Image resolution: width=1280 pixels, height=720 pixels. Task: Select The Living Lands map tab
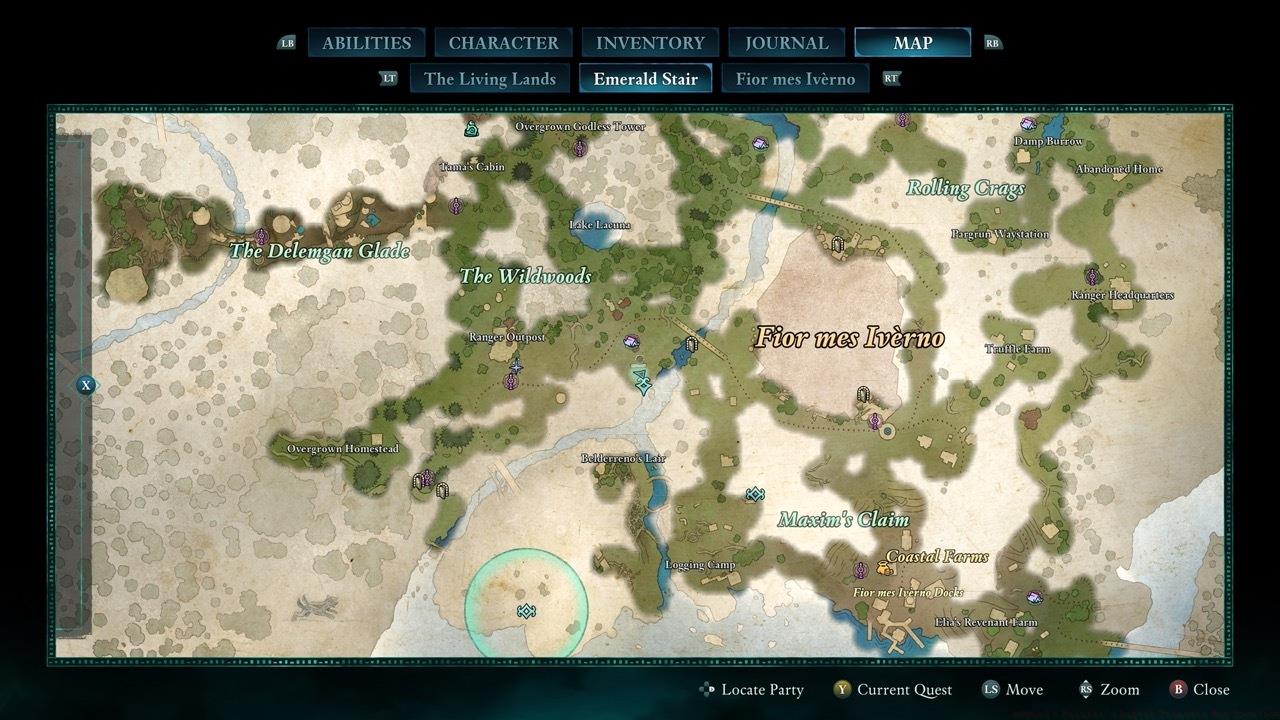click(x=489, y=78)
